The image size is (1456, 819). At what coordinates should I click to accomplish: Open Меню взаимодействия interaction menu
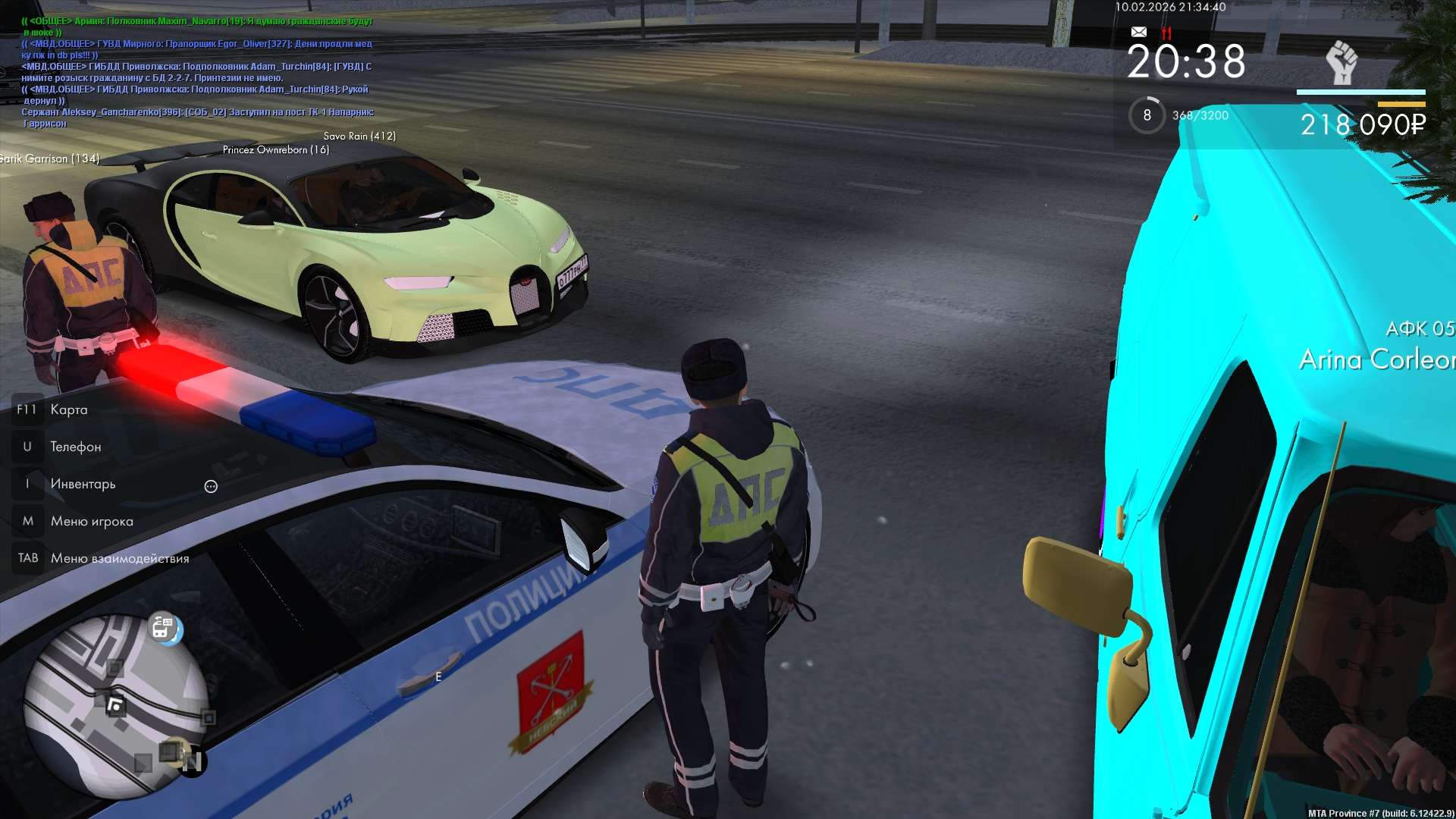(x=119, y=558)
